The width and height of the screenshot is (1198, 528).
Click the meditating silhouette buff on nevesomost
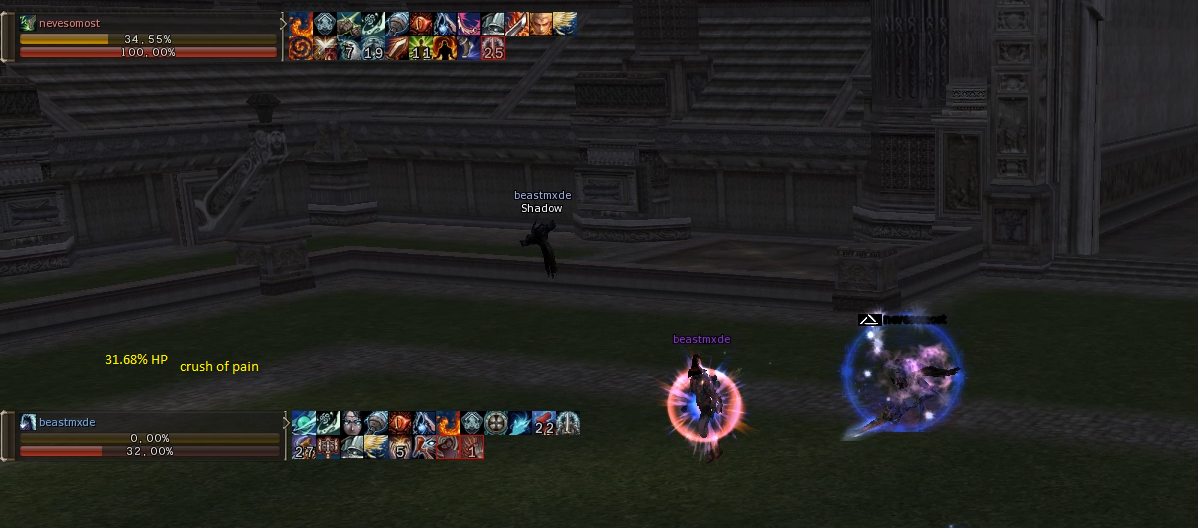(445, 48)
